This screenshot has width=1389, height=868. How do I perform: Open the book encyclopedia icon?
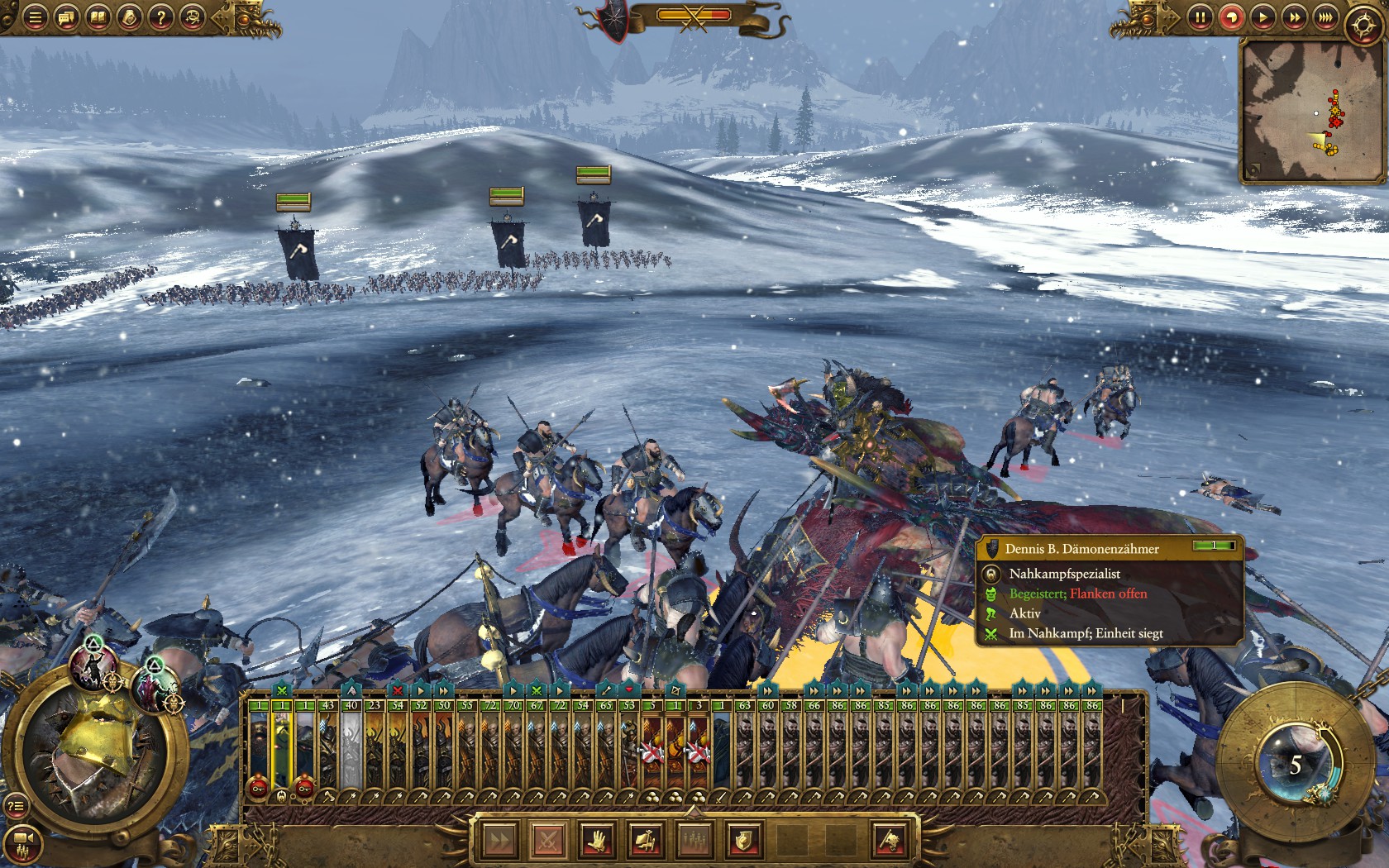point(98,17)
